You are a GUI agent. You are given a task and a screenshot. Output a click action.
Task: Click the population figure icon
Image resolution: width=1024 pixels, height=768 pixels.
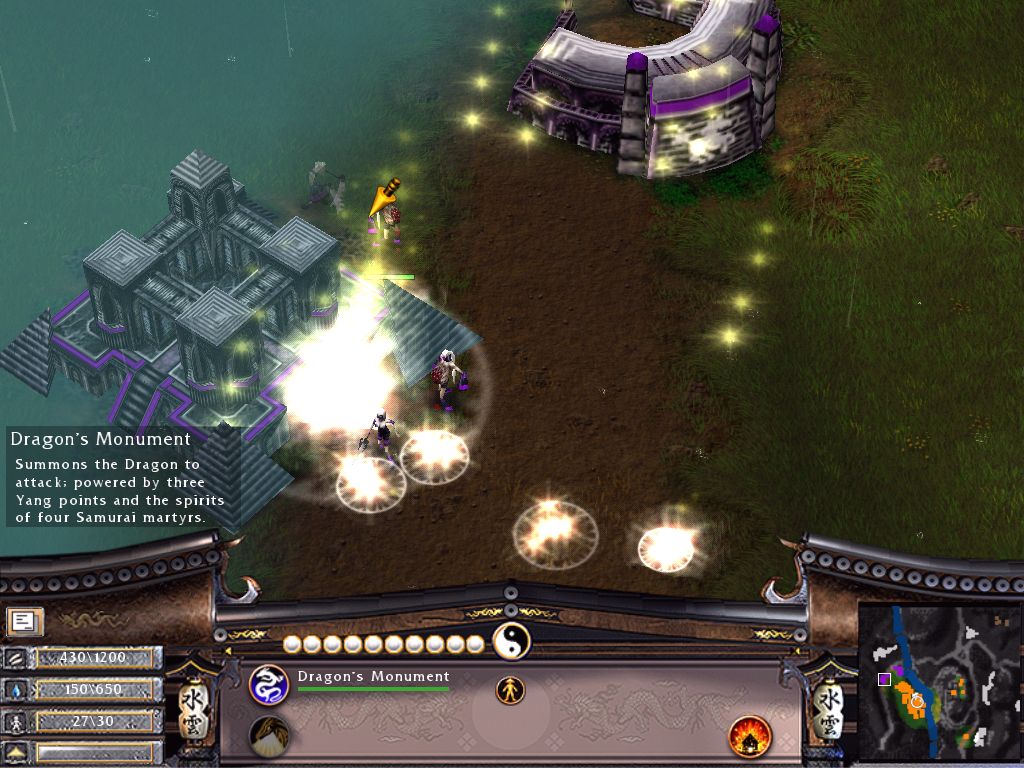[x=17, y=721]
